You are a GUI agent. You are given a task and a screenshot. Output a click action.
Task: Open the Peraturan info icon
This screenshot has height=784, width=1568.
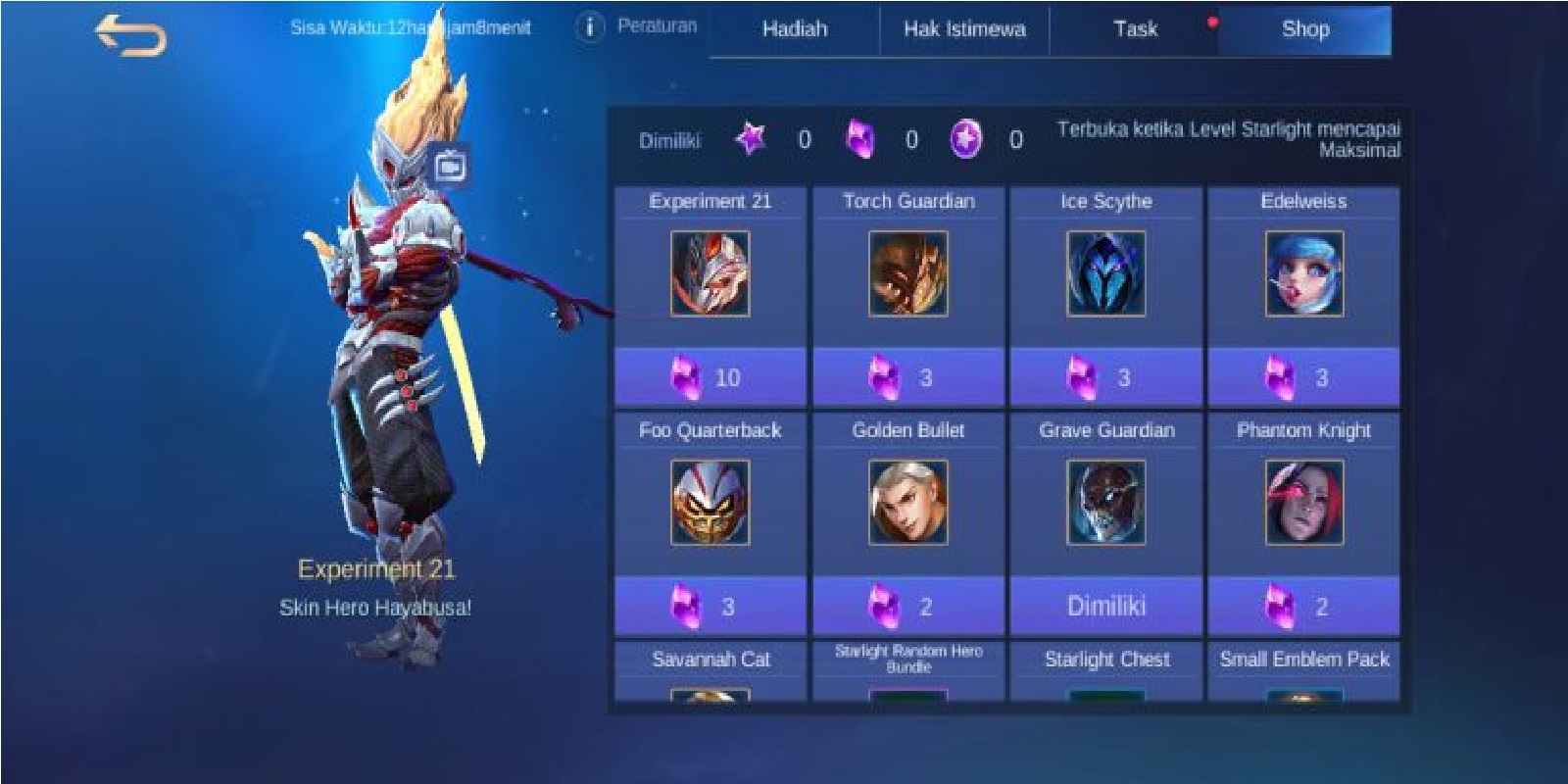click(x=589, y=27)
